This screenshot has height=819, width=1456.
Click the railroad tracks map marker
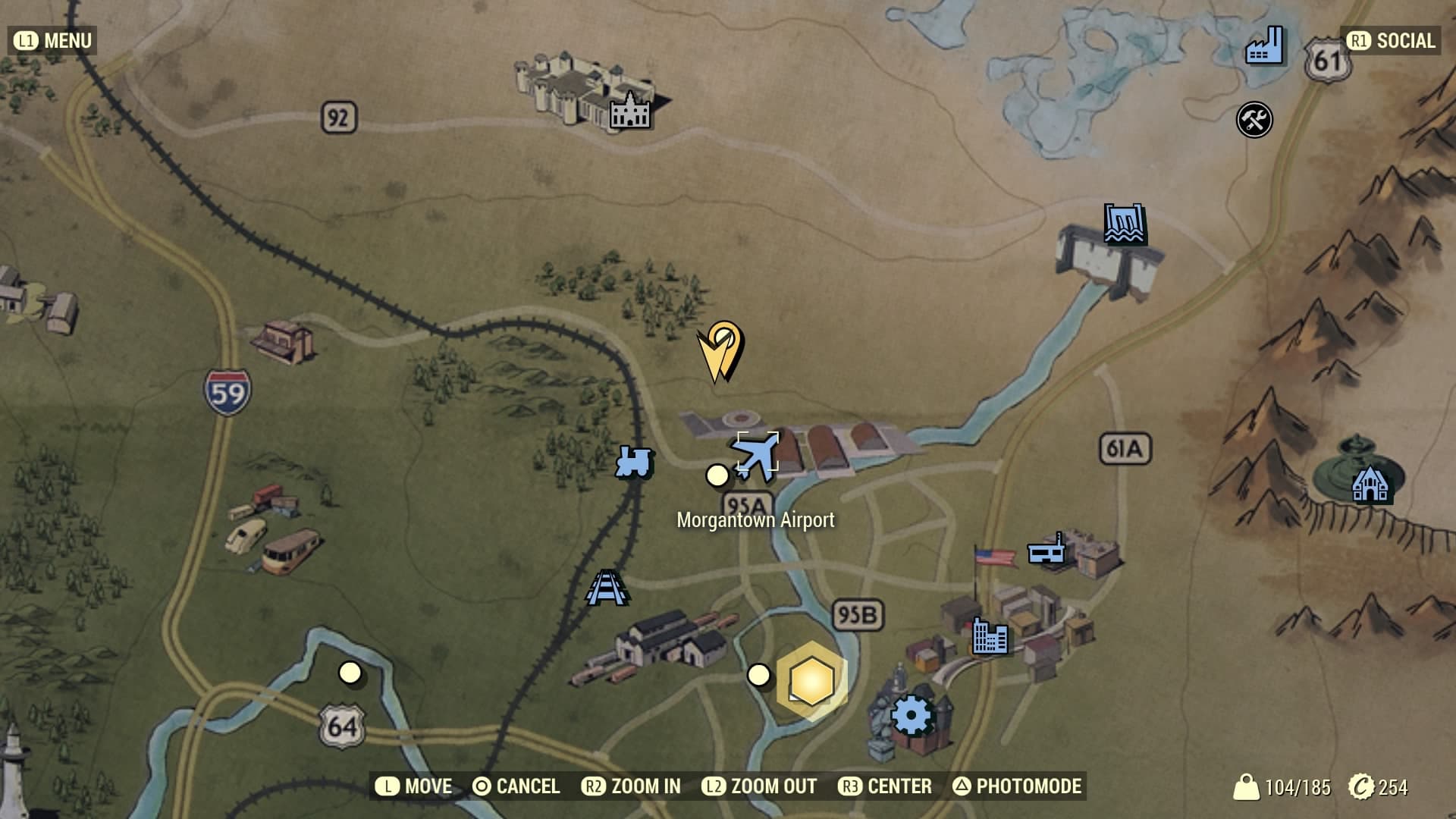pos(606,588)
